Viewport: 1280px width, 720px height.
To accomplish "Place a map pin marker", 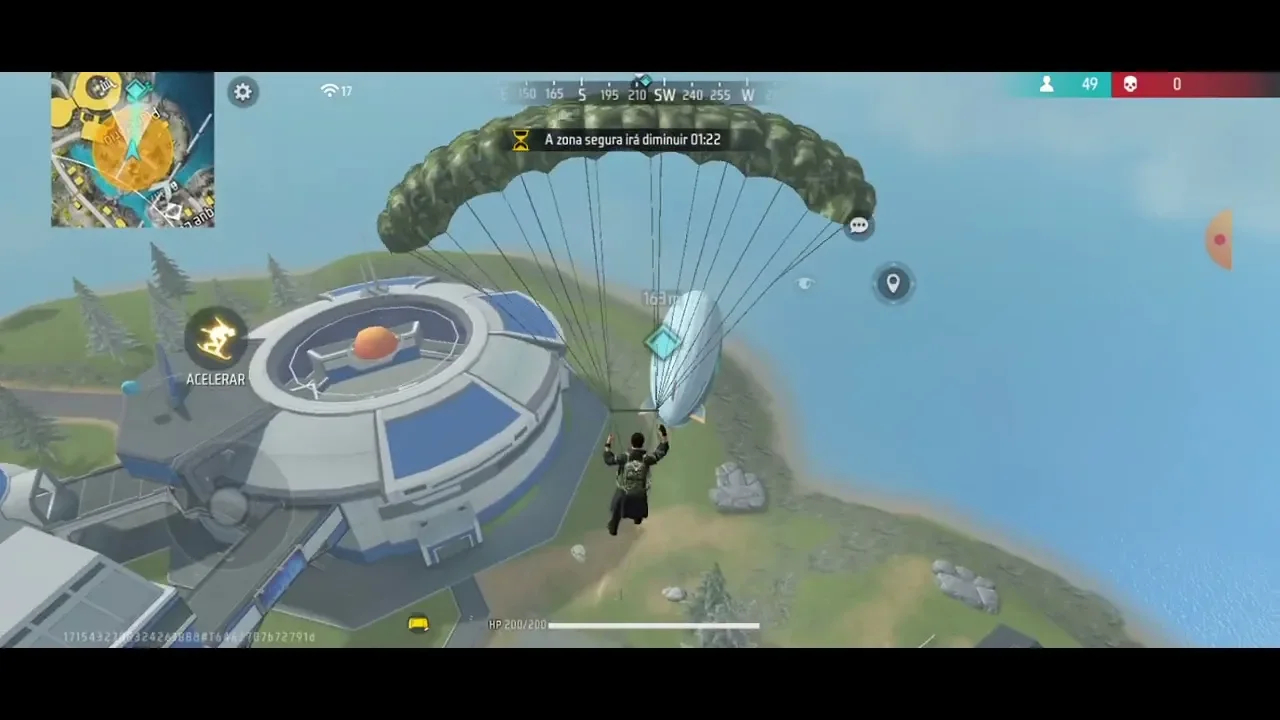I will (x=893, y=283).
